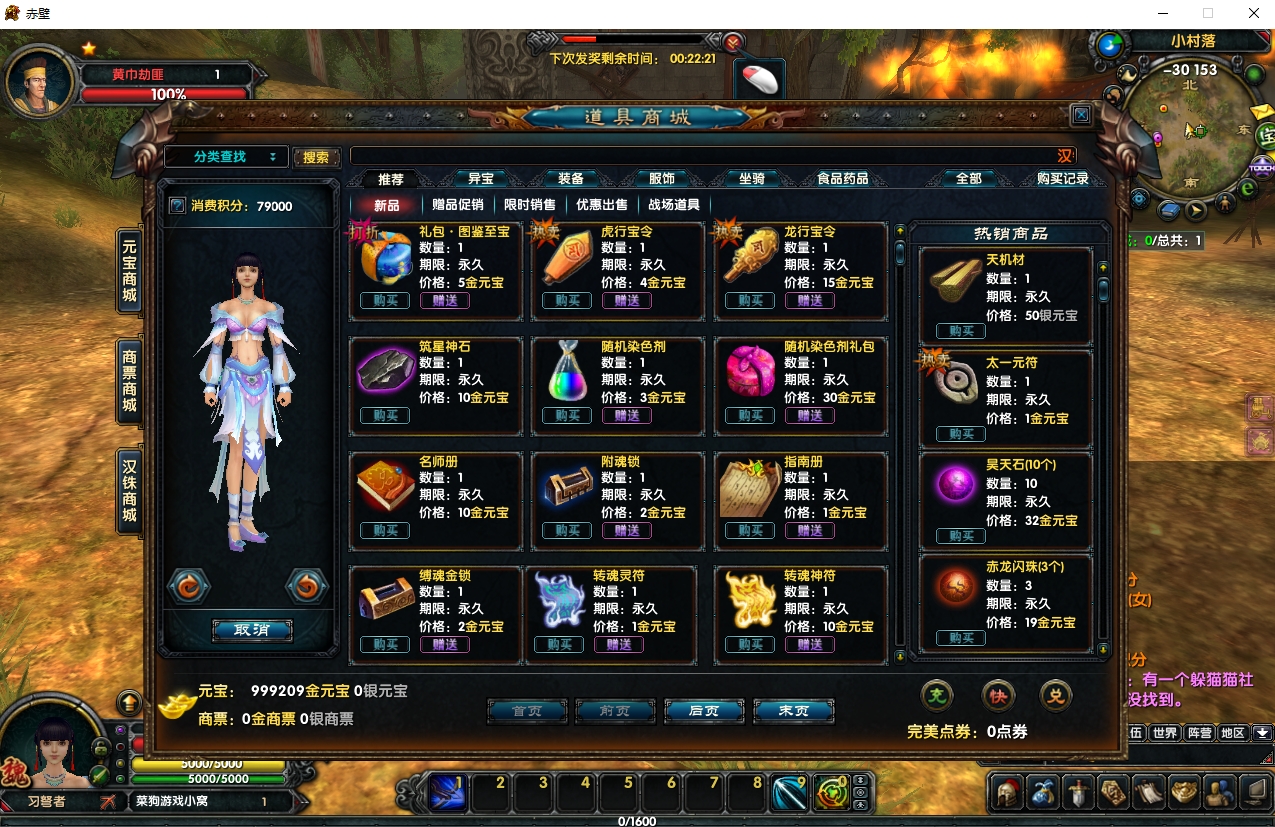The width and height of the screenshot is (1275, 827).
Task: Open the 坐骑 mounts tab
Action: click(752, 179)
